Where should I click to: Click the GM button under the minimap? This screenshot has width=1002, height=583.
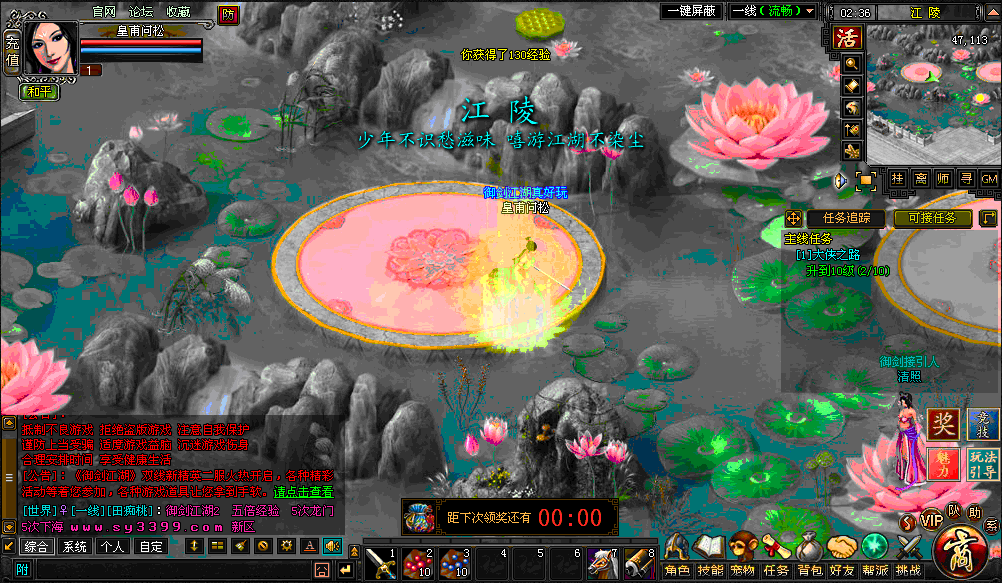(989, 178)
